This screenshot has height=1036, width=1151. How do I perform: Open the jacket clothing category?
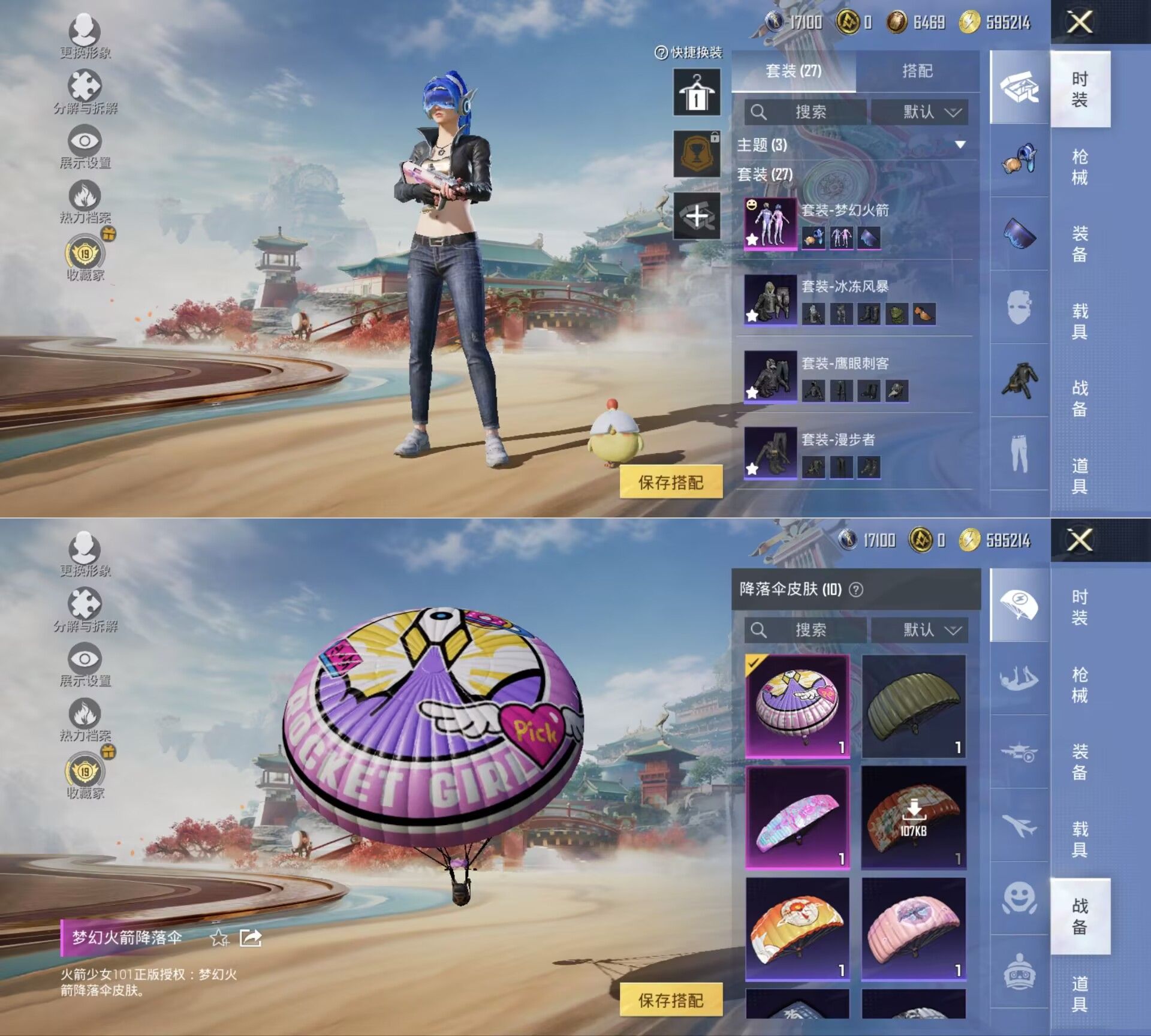[x=1019, y=381]
